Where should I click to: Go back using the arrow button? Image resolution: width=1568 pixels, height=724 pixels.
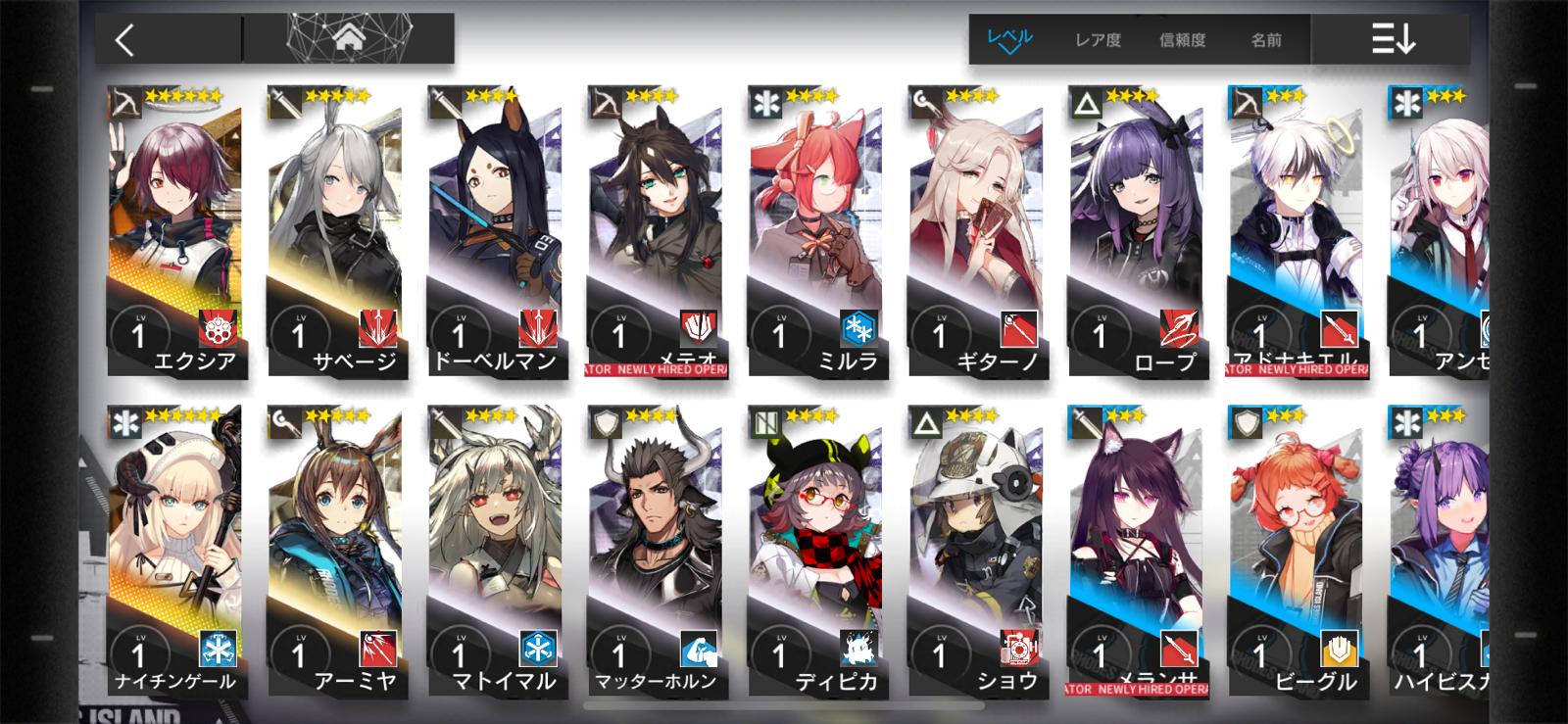point(124,40)
